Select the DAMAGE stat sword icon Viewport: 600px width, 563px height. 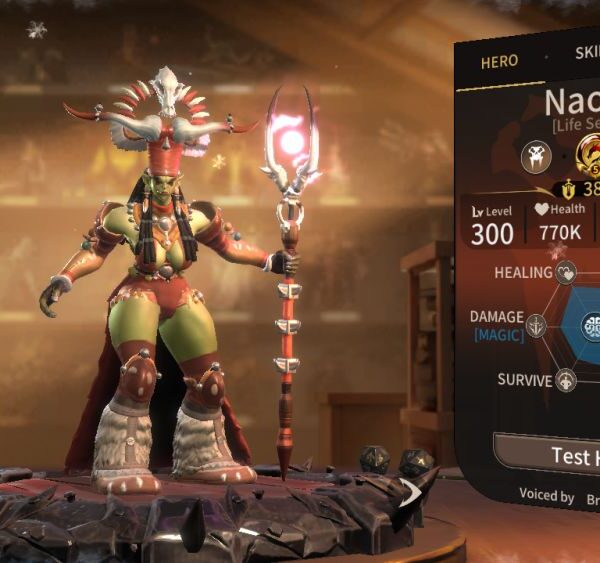pos(537,326)
